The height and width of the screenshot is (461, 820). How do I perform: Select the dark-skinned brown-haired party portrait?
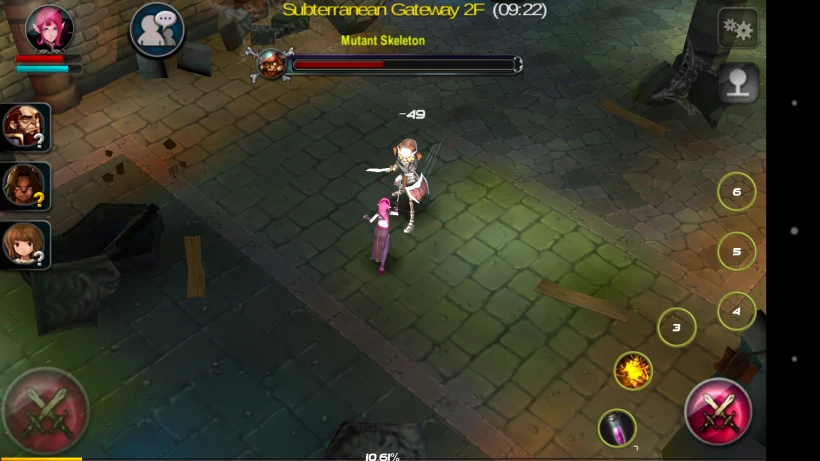[25, 186]
